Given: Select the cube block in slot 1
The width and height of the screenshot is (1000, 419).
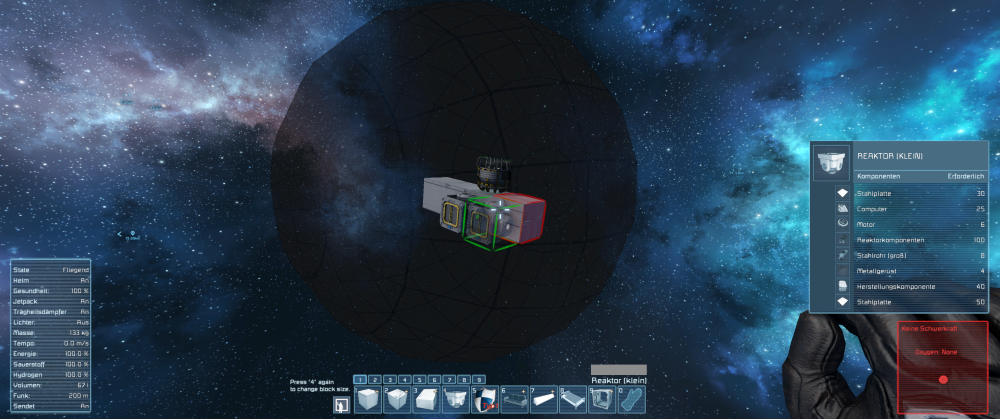Looking at the screenshot, I should tap(369, 400).
